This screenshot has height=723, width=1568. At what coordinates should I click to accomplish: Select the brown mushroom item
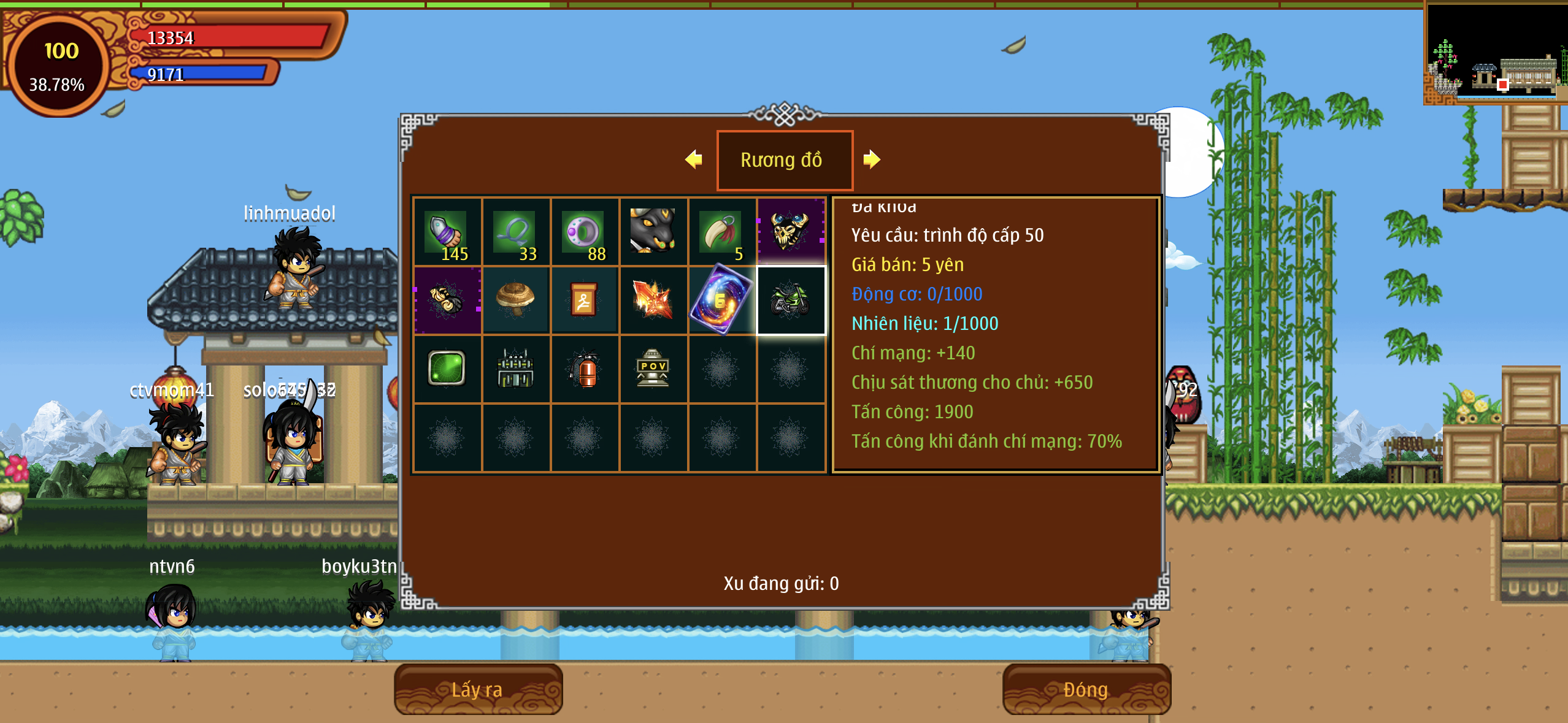pyautogui.click(x=516, y=300)
